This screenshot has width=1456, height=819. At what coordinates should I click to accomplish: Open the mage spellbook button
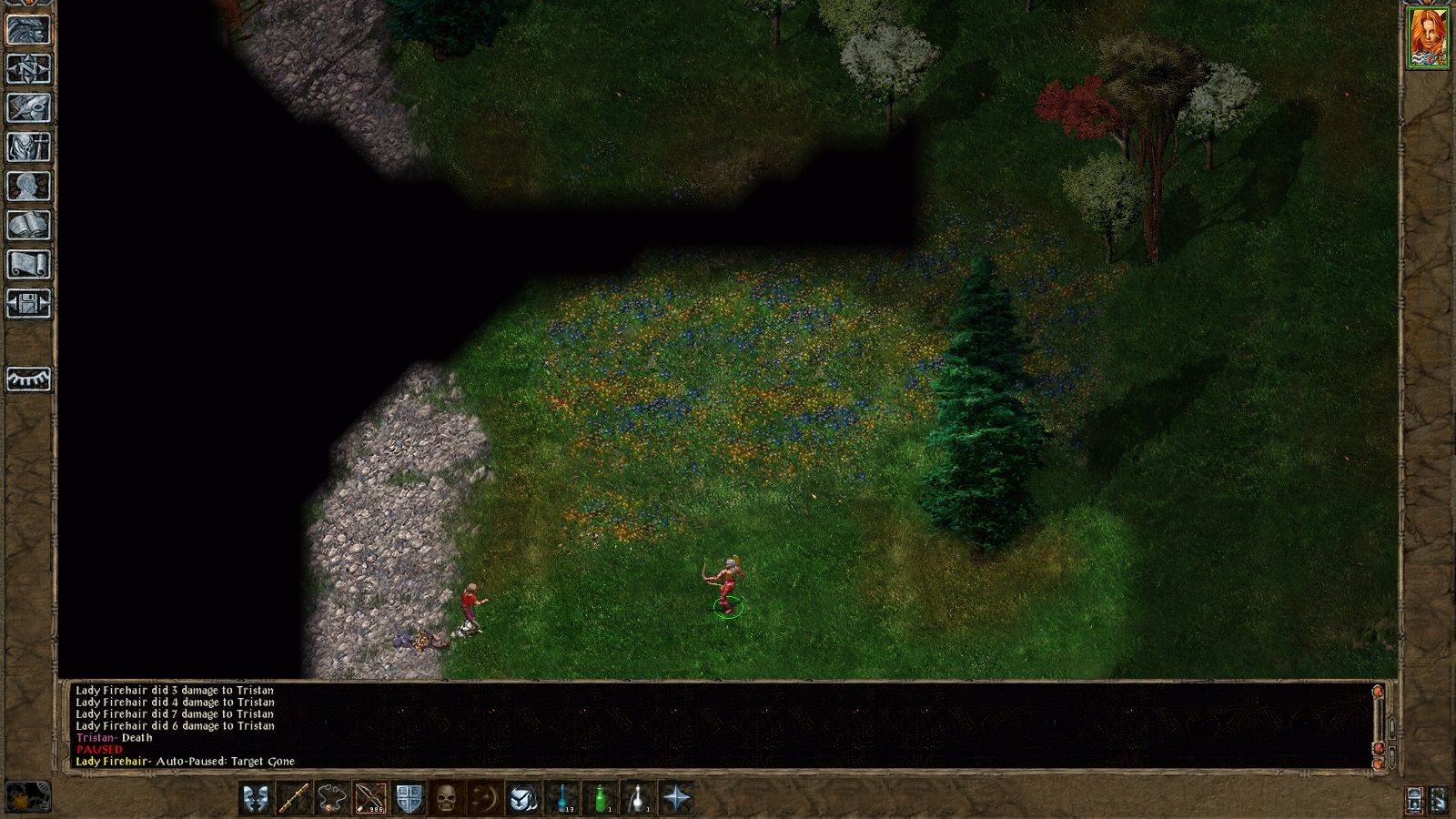[x=29, y=225]
